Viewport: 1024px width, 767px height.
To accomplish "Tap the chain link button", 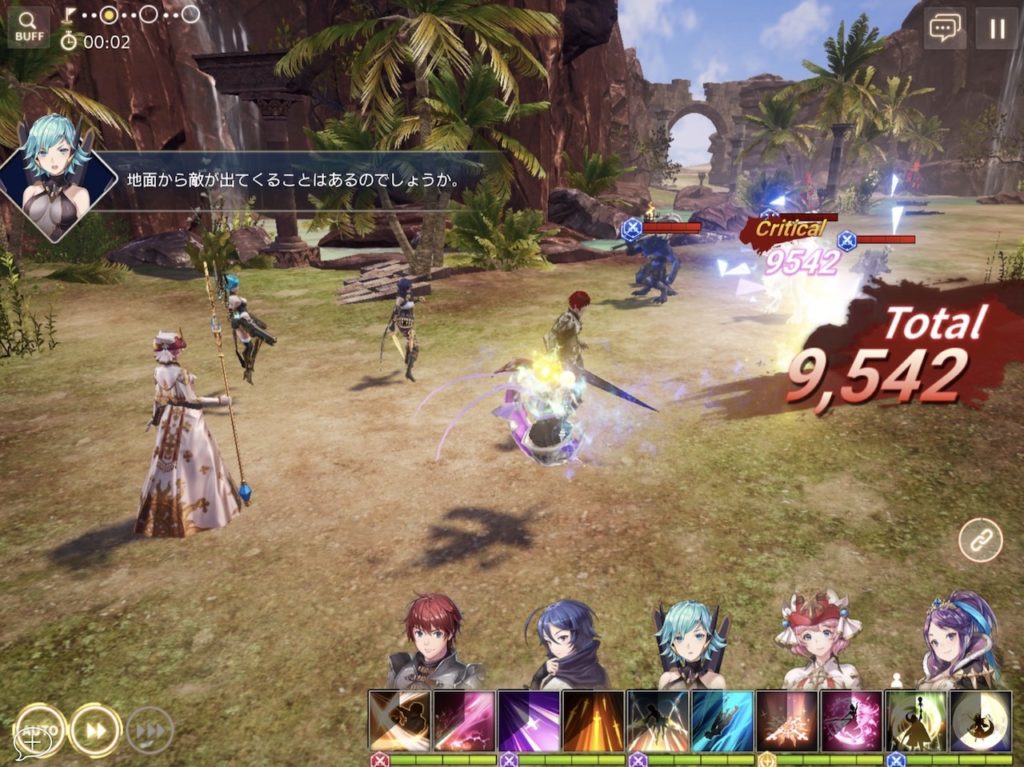I will [979, 541].
